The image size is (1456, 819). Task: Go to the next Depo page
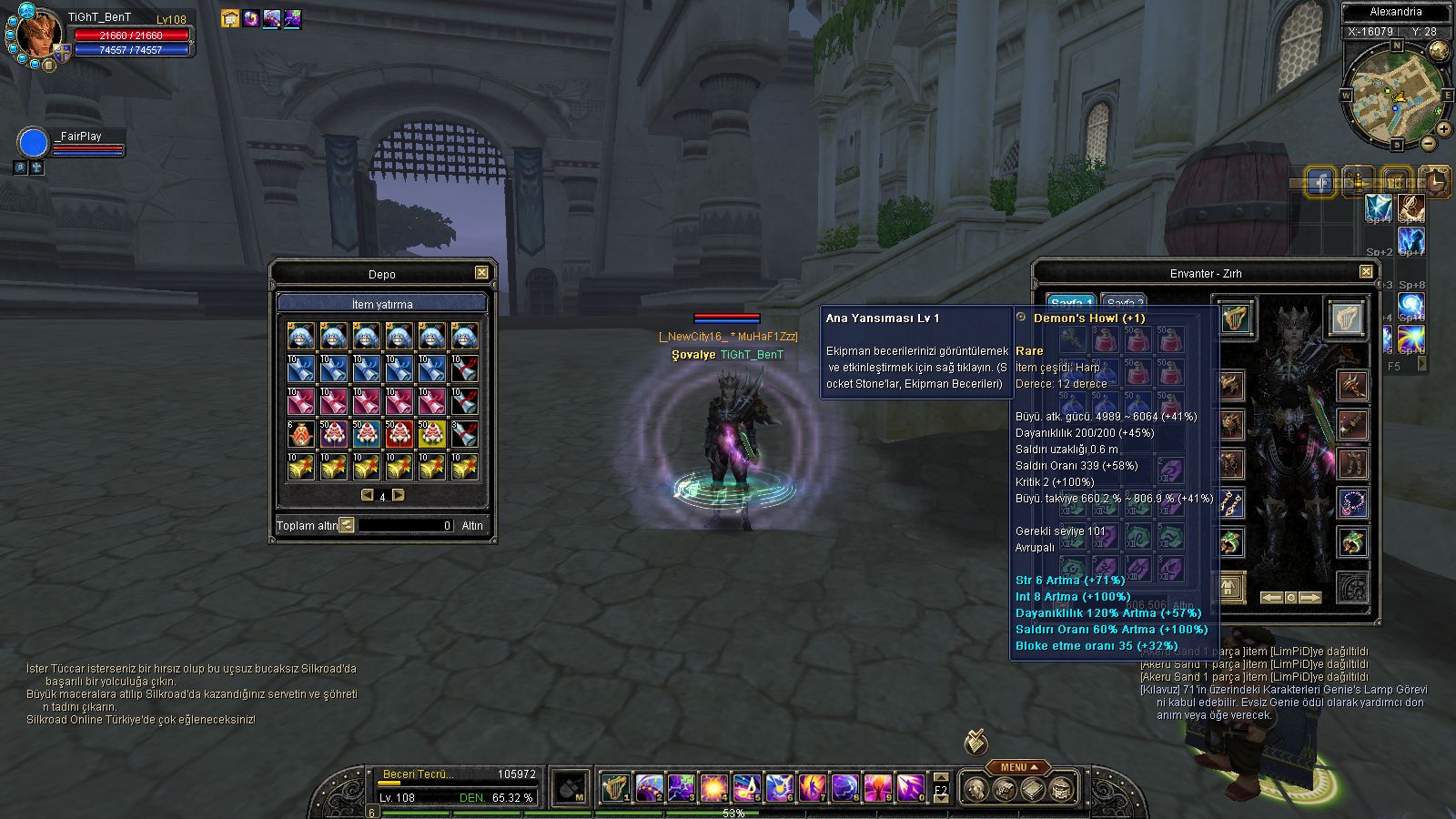398,496
